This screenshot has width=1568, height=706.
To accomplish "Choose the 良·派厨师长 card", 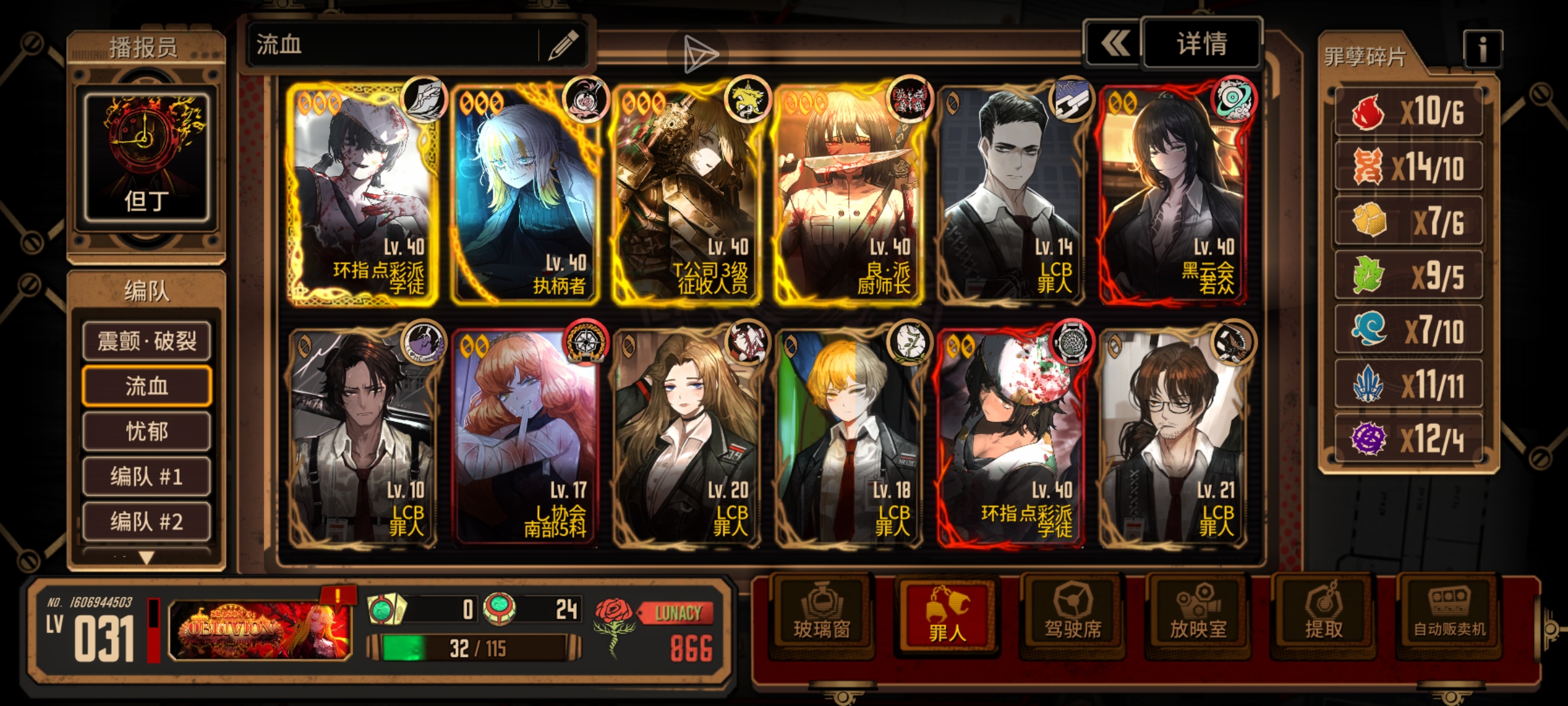I will click(x=848, y=193).
